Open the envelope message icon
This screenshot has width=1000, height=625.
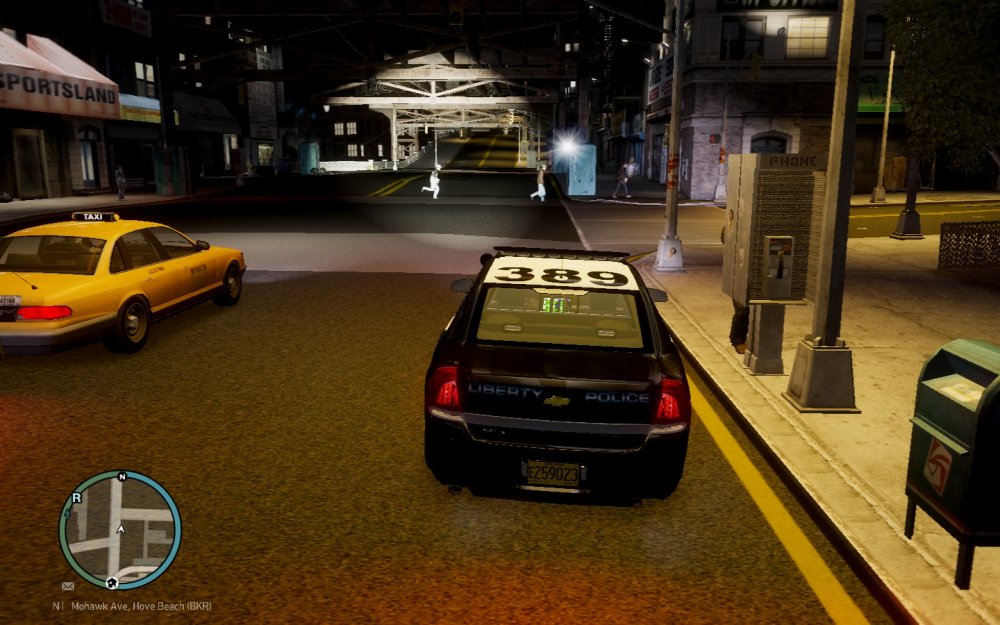point(68,586)
